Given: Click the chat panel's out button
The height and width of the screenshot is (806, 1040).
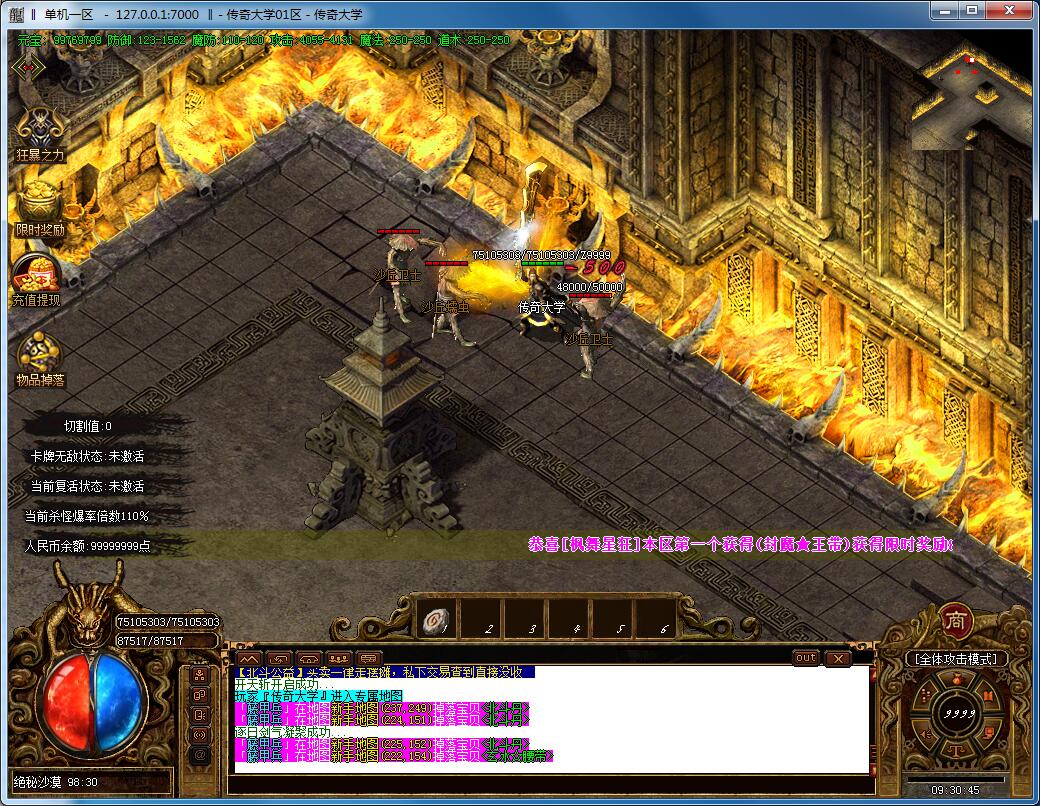Looking at the screenshot, I should (806, 658).
